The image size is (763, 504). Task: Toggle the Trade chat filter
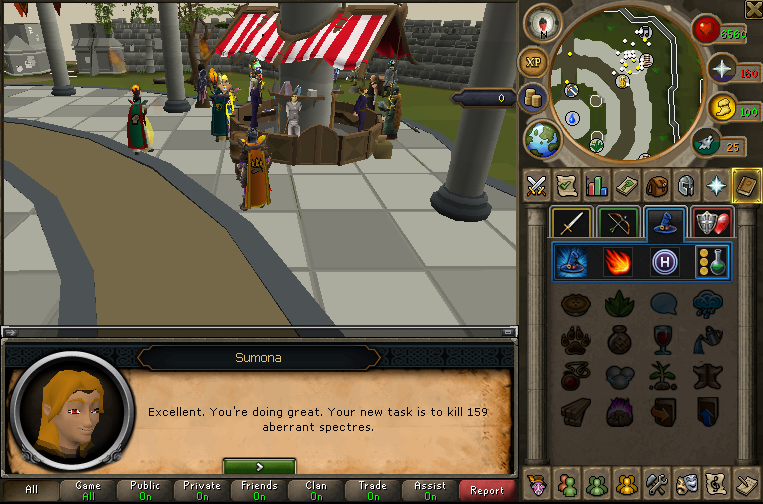point(372,490)
